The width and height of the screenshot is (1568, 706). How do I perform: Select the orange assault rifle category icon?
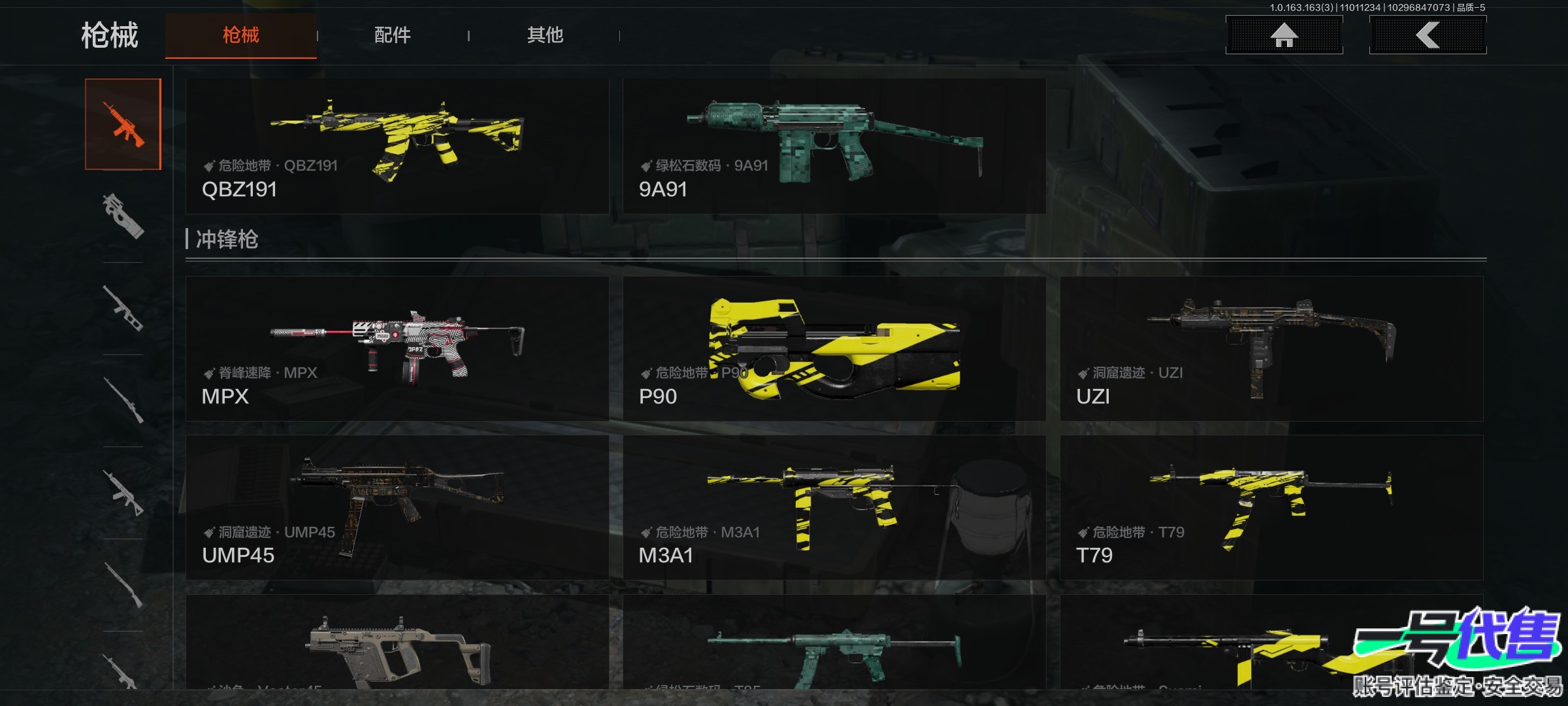[123, 124]
